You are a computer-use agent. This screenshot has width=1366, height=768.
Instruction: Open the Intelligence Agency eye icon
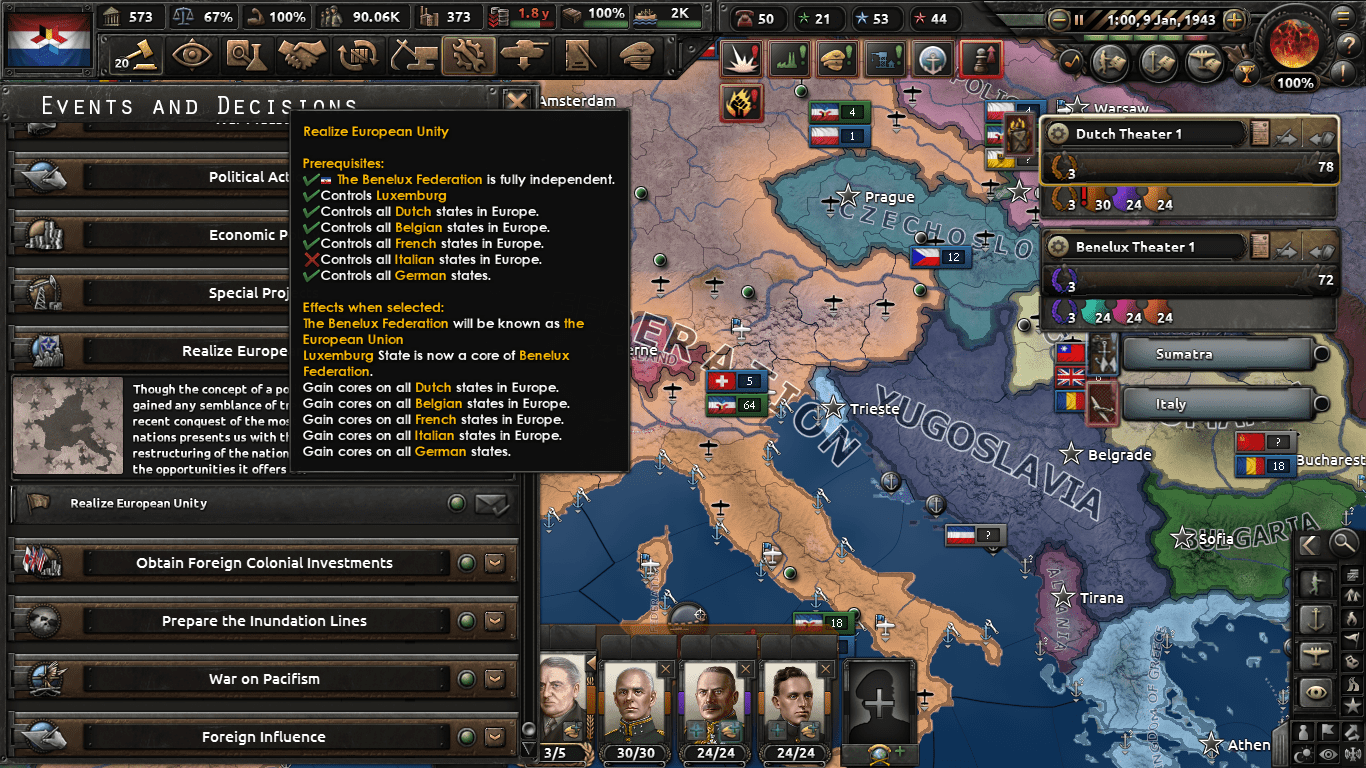[190, 55]
